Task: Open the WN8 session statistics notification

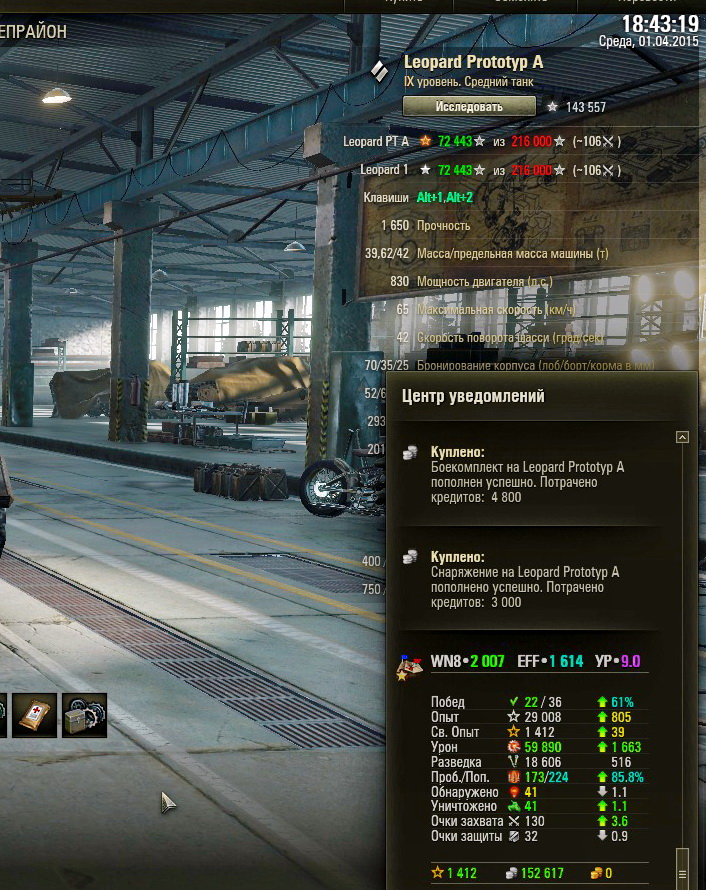Action: [535, 661]
